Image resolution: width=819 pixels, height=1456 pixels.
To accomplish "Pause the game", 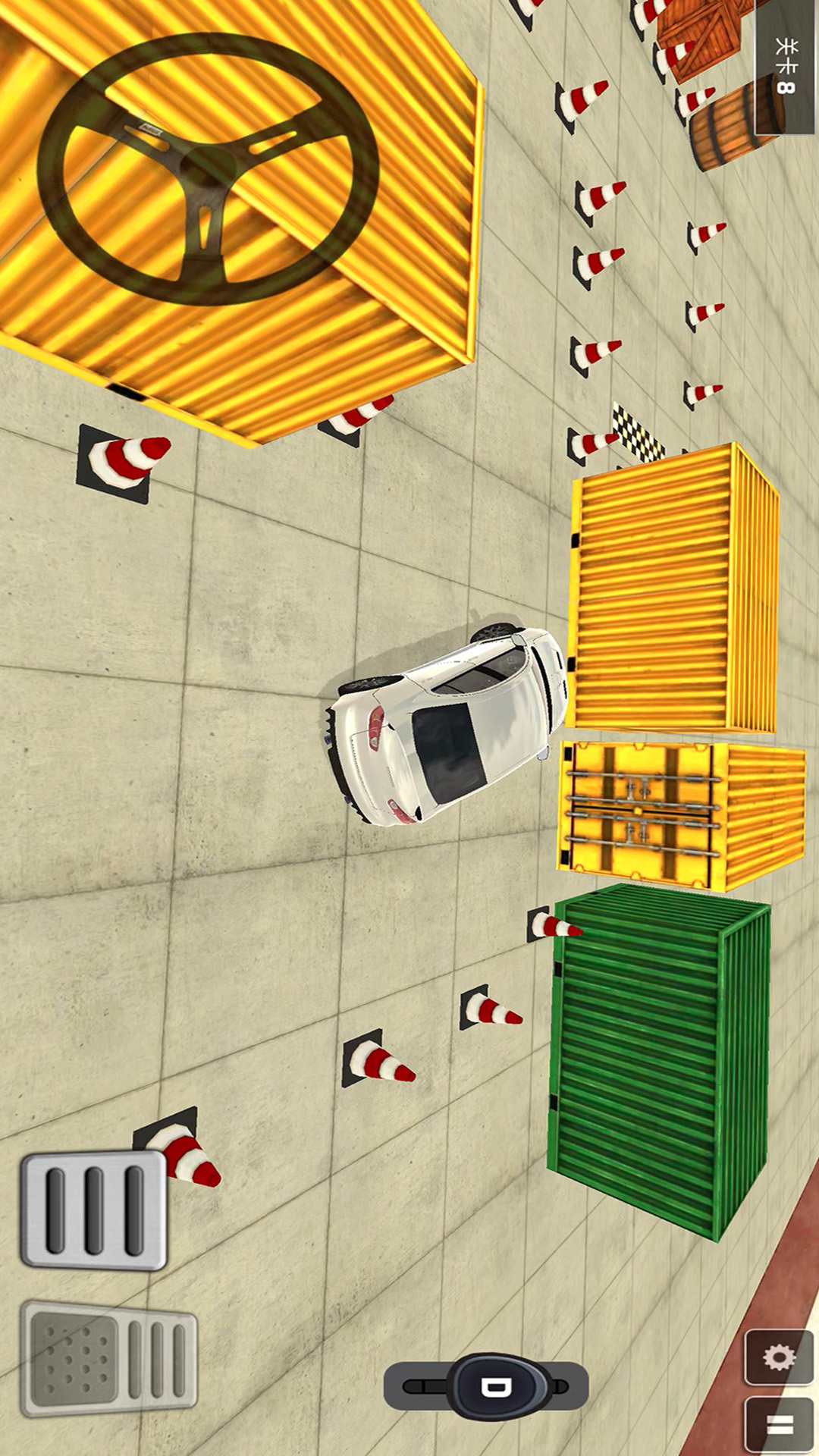I will pos(779,1423).
